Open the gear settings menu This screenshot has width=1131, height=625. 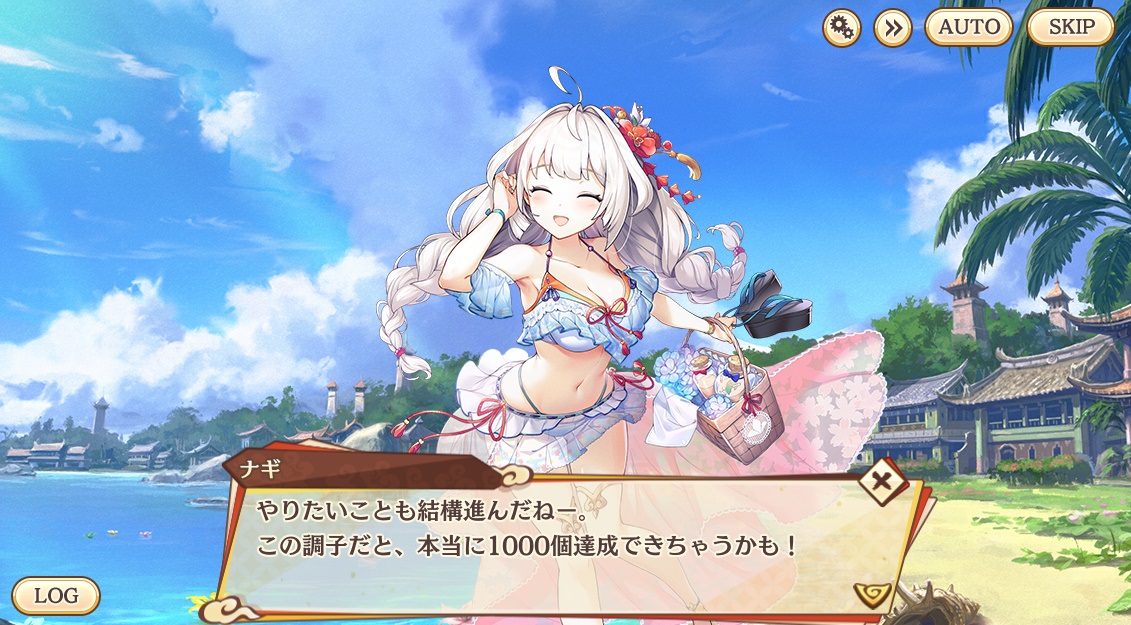[x=842, y=27]
